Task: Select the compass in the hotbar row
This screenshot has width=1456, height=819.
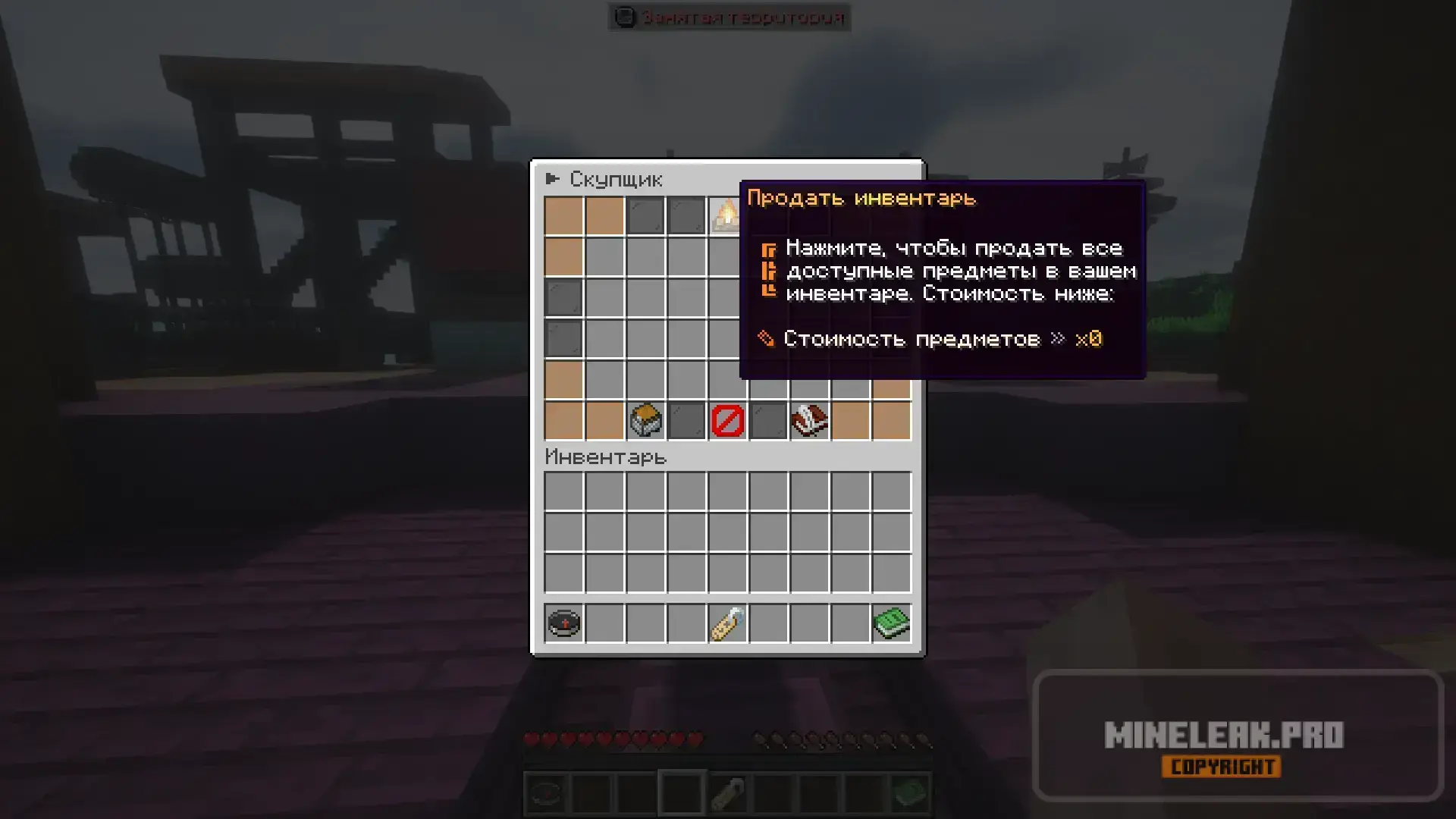Action: (563, 623)
